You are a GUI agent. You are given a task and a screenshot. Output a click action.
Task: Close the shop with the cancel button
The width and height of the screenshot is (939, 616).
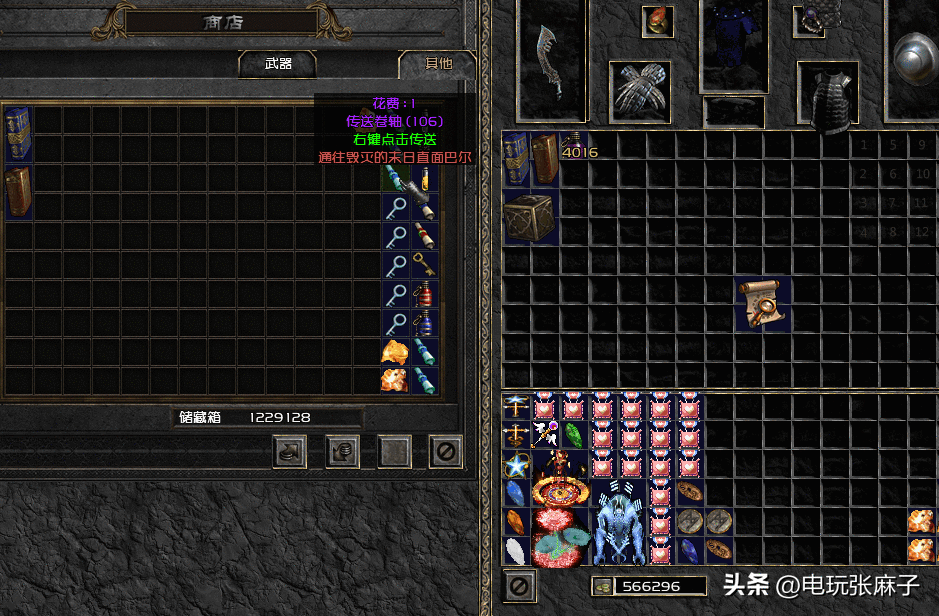(x=446, y=452)
